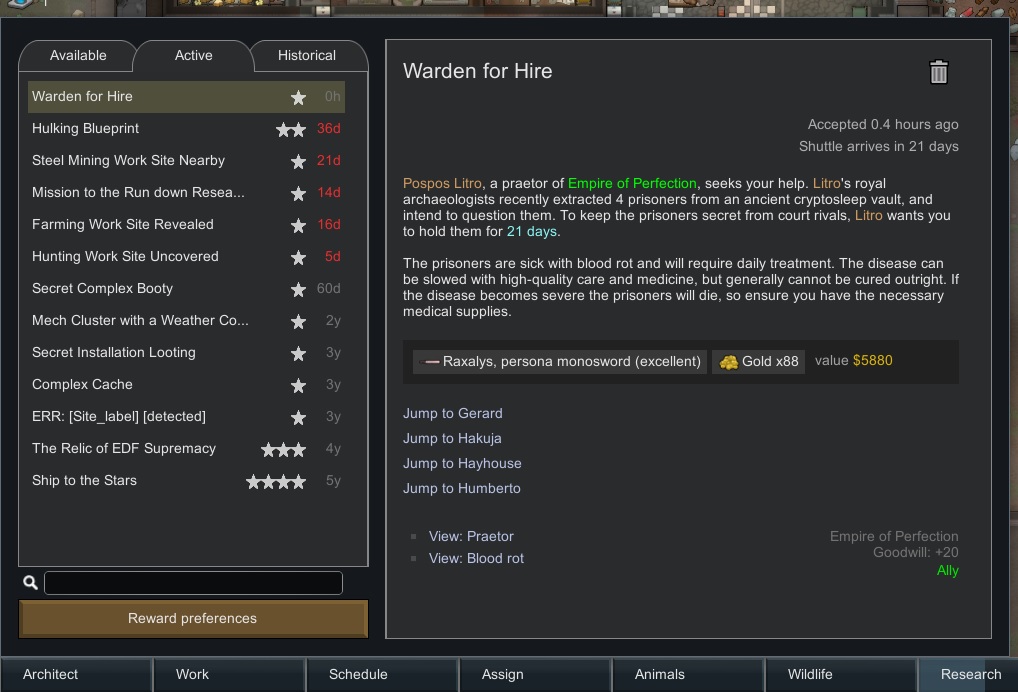
Task: Select the Hulking Blueprint quest
Action: pos(86,129)
